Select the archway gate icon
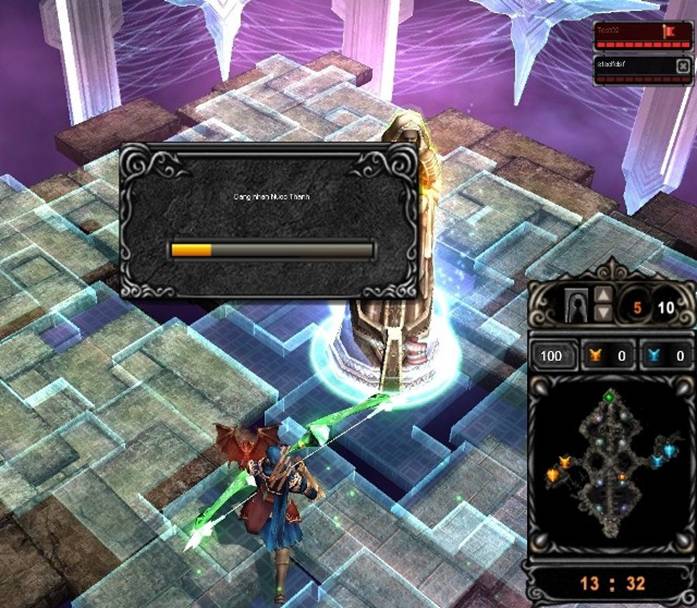Viewport: 697px width, 608px height. tap(575, 304)
